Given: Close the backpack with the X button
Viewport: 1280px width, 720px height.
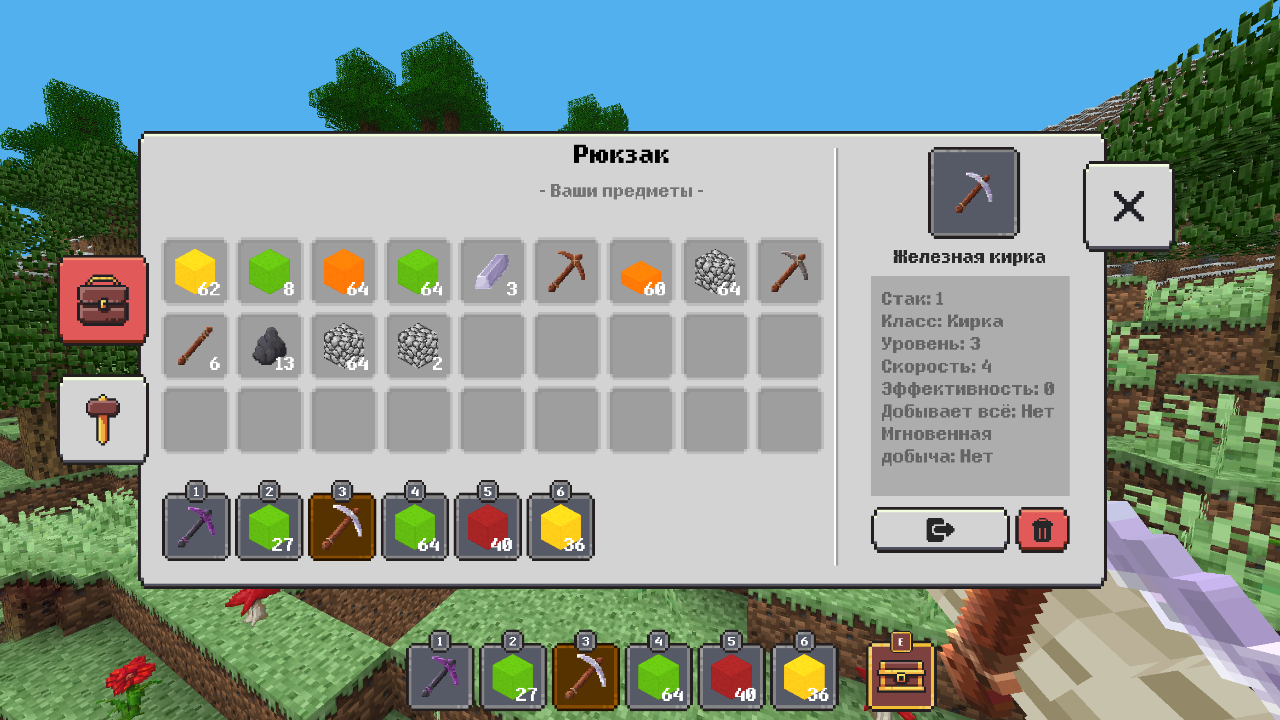Looking at the screenshot, I should (x=1128, y=205).
